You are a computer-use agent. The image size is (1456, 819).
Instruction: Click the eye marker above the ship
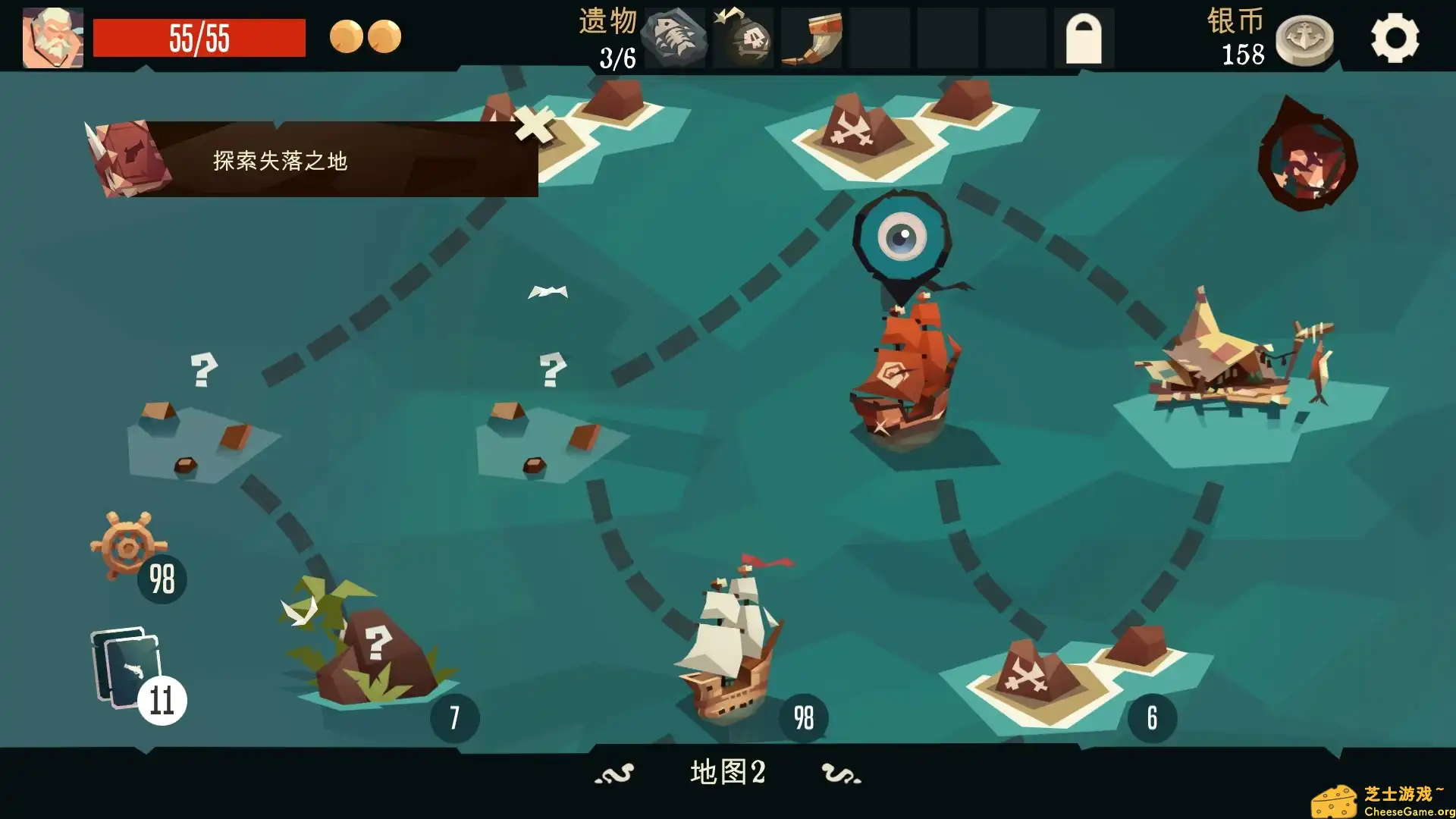[904, 235]
